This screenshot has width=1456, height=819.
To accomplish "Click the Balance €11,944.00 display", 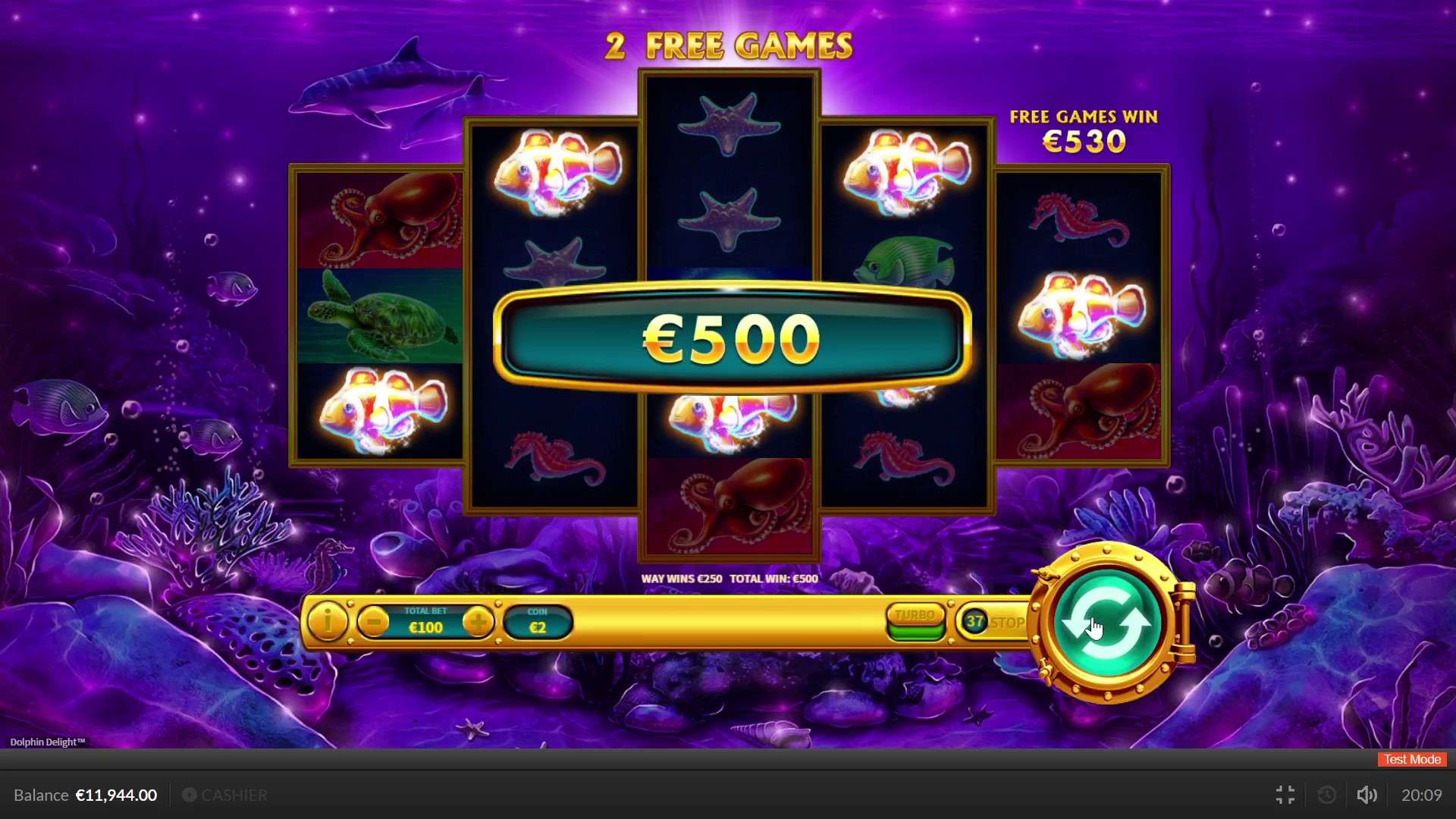I will (85, 795).
